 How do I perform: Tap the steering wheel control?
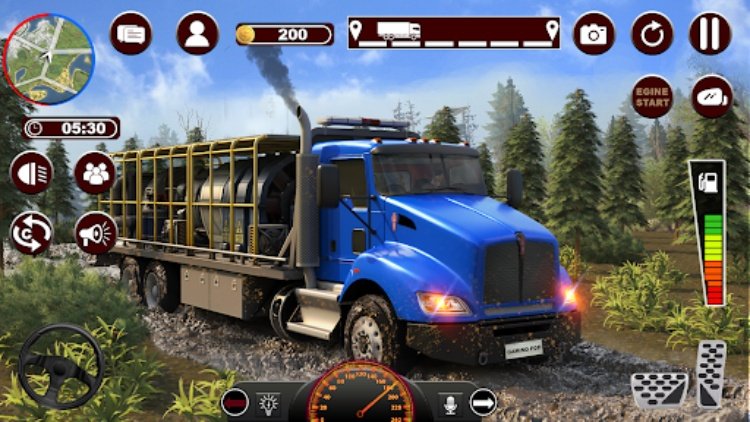click(x=60, y=366)
